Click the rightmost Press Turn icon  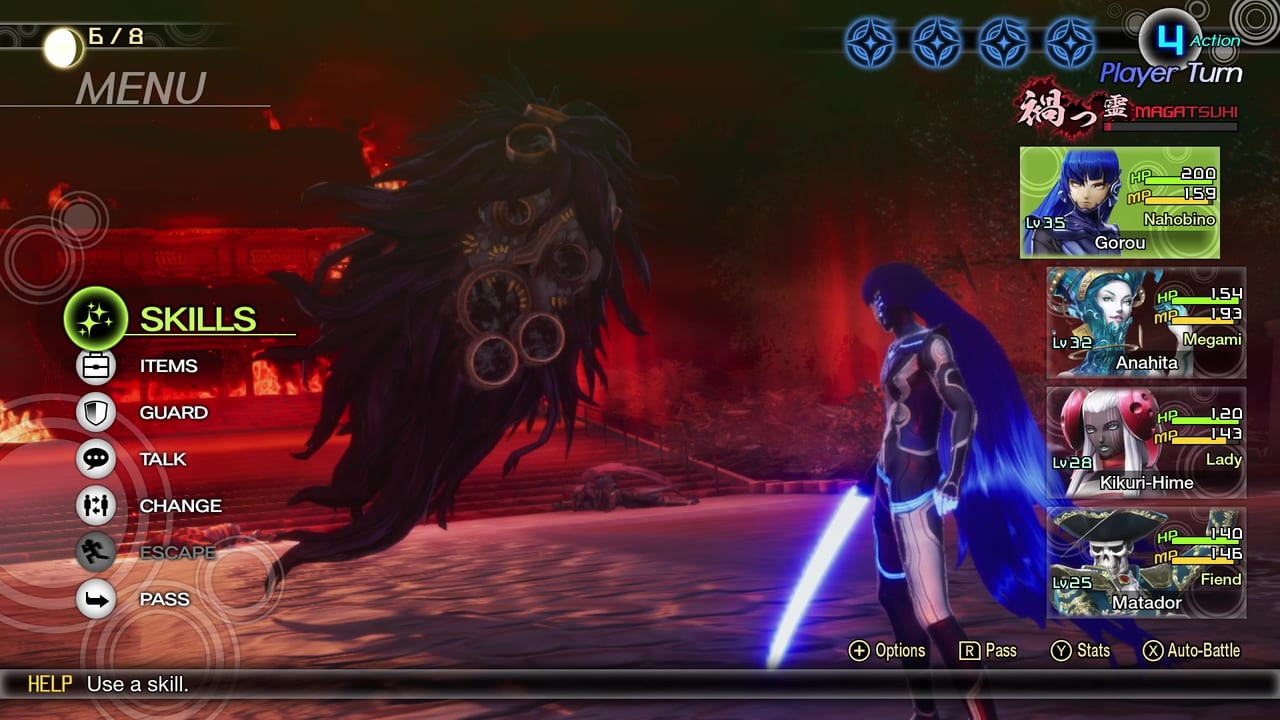[x=1073, y=42]
